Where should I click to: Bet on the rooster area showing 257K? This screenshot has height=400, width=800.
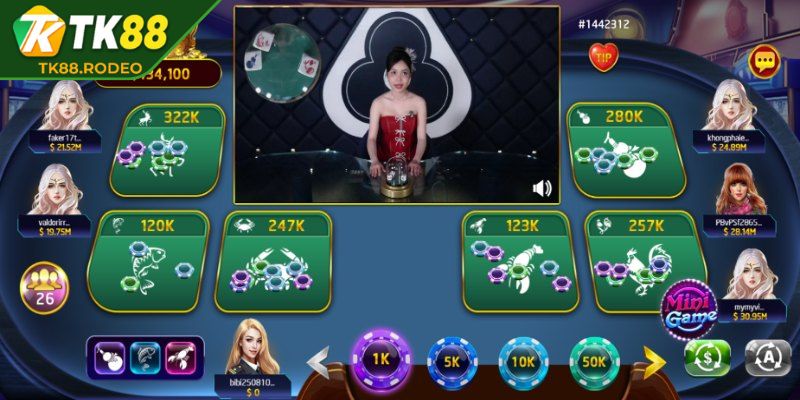(640, 260)
